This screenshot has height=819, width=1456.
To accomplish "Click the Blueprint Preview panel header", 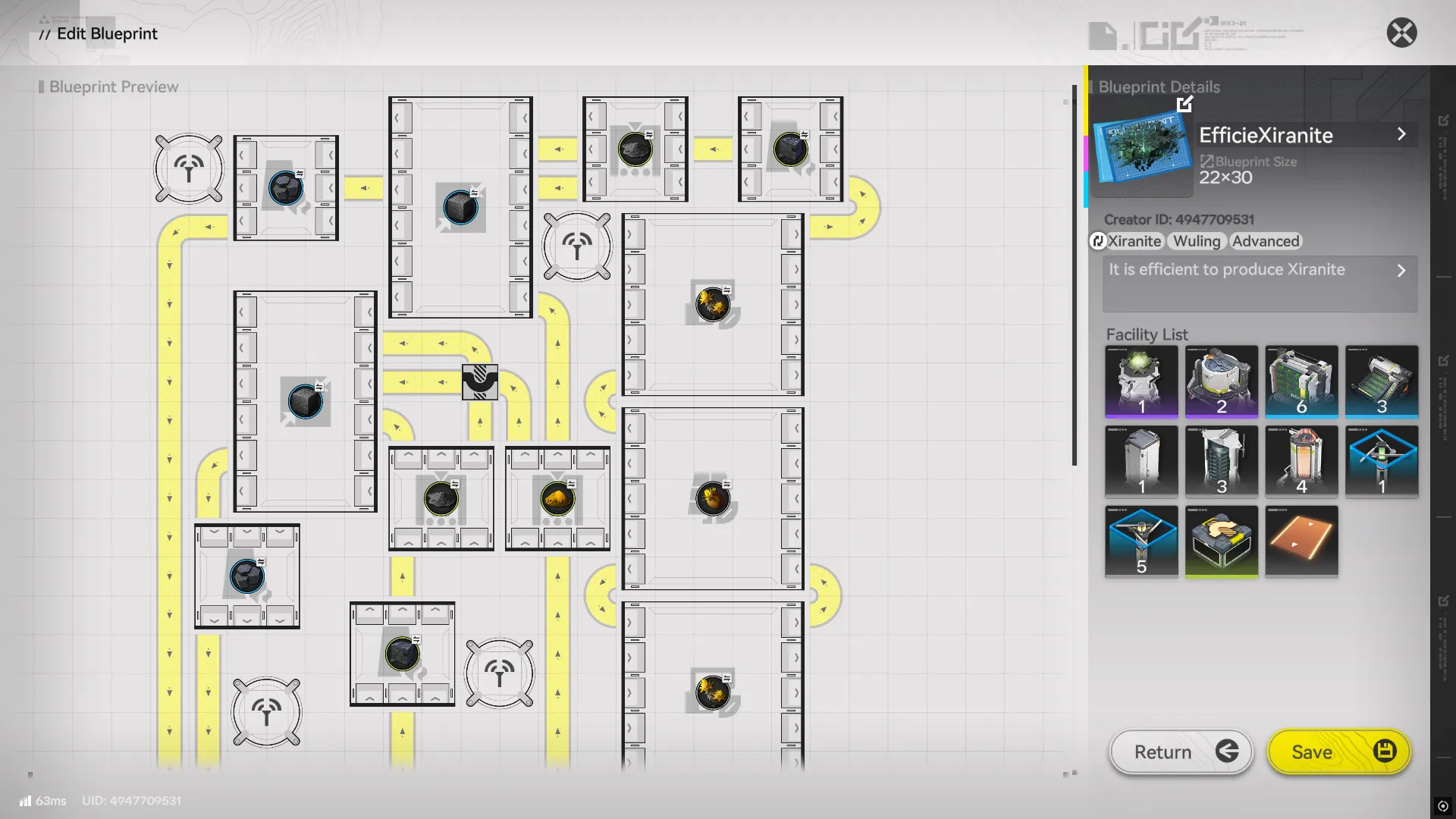I will tap(112, 86).
